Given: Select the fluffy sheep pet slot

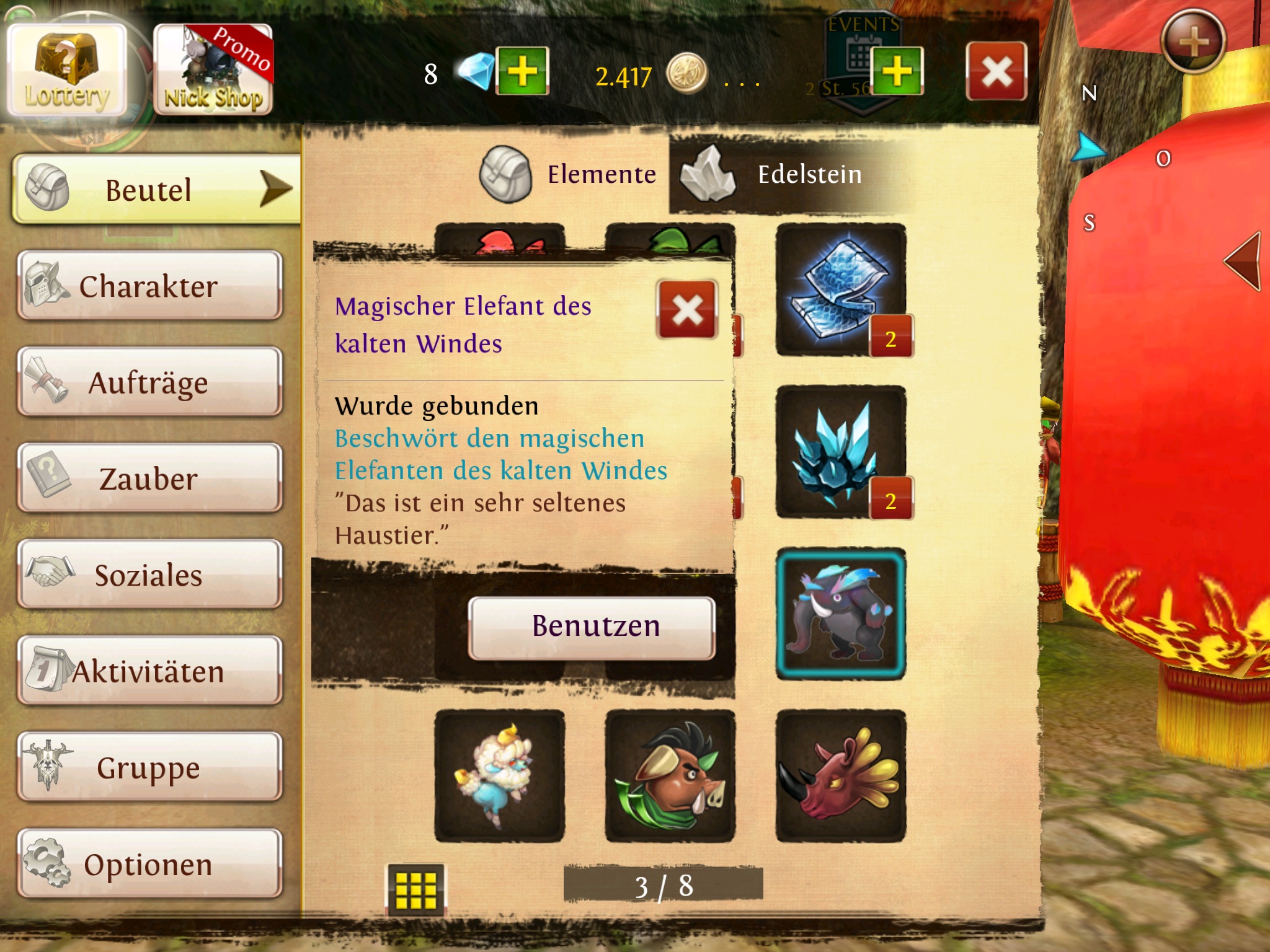Looking at the screenshot, I should pyautogui.click(x=499, y=776).
